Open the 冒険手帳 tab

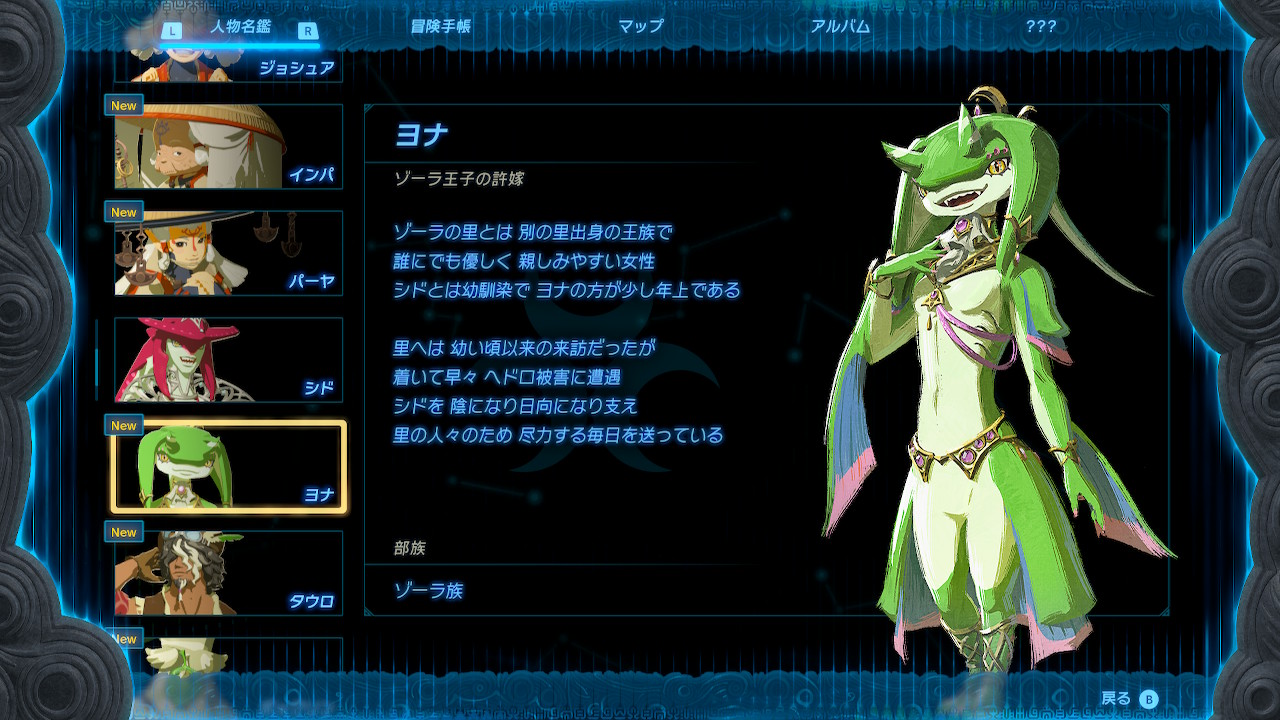point(440,27)
